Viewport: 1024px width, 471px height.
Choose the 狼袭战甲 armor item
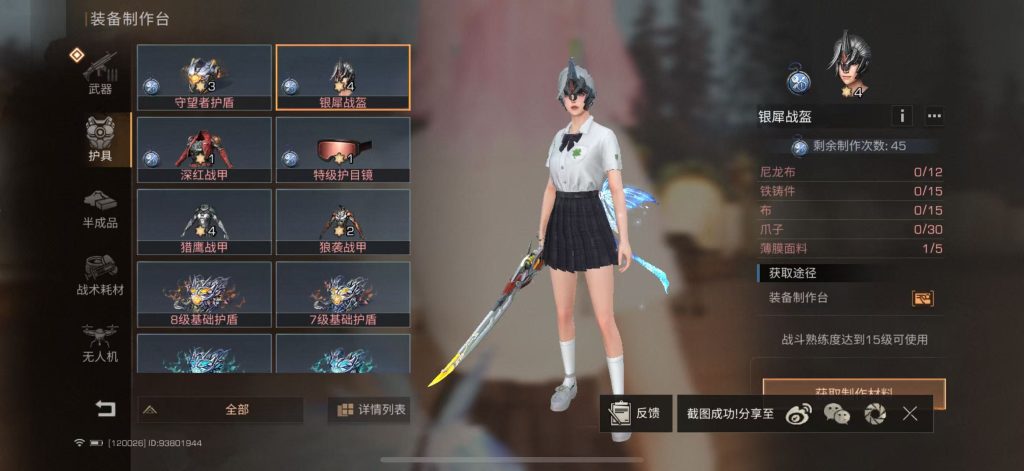343,221
